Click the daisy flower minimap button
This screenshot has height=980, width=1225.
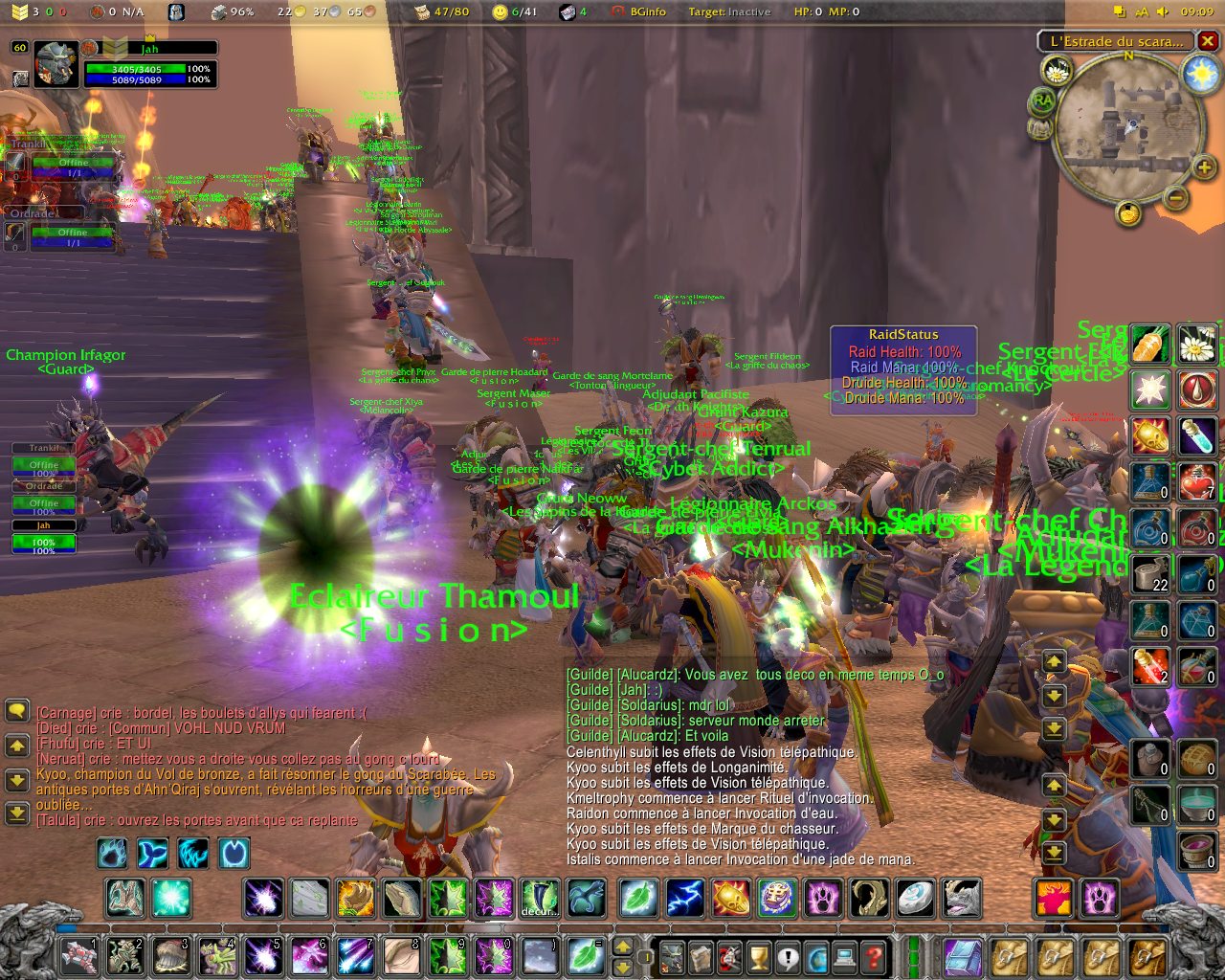point(1058,70)
